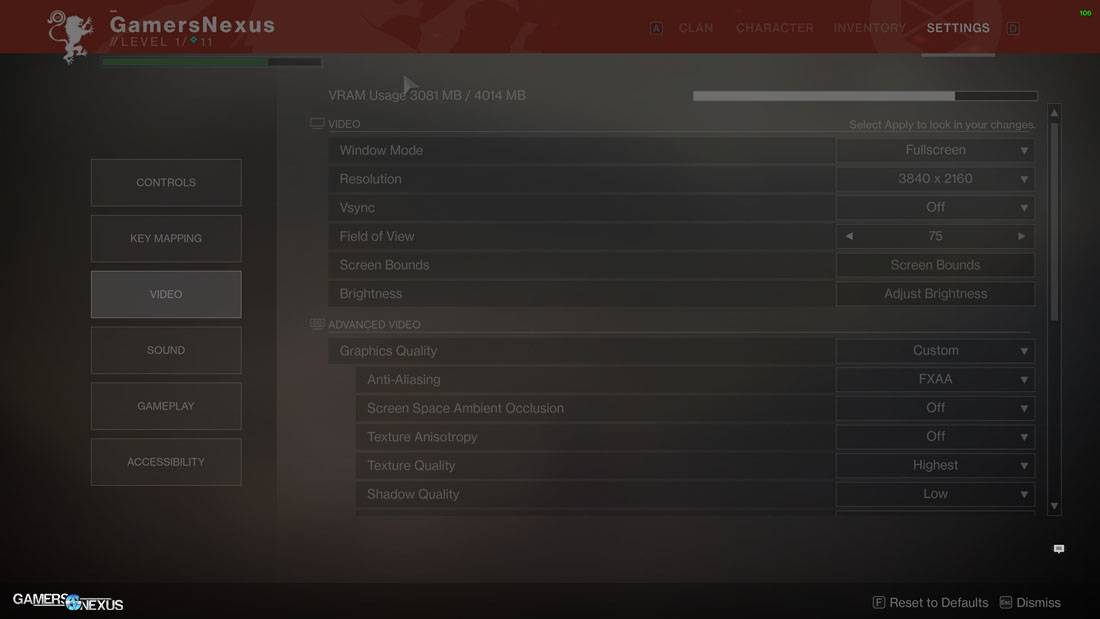Open the Texture Quality dropdown
Screen dimensions: 1100x619
tap(935, 466)
